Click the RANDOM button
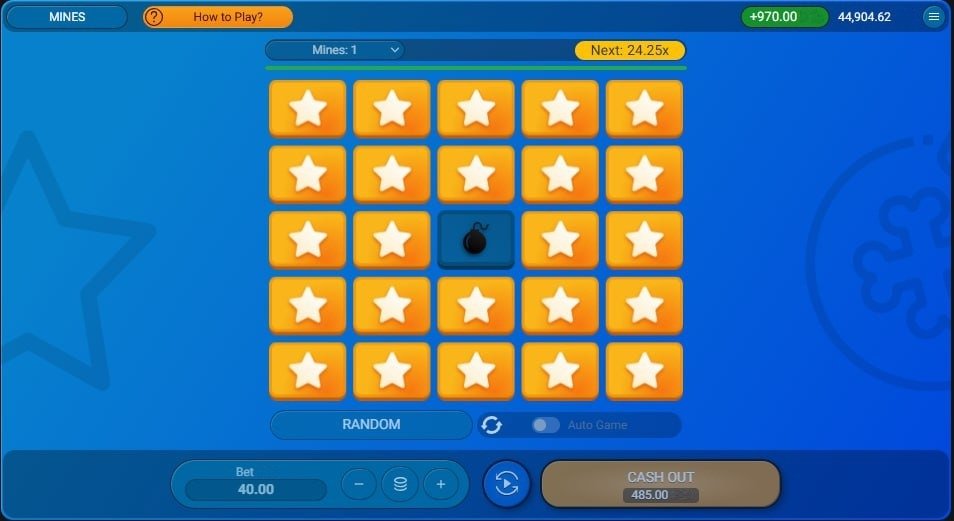This screenshot has height=521, width=954. 371,425
